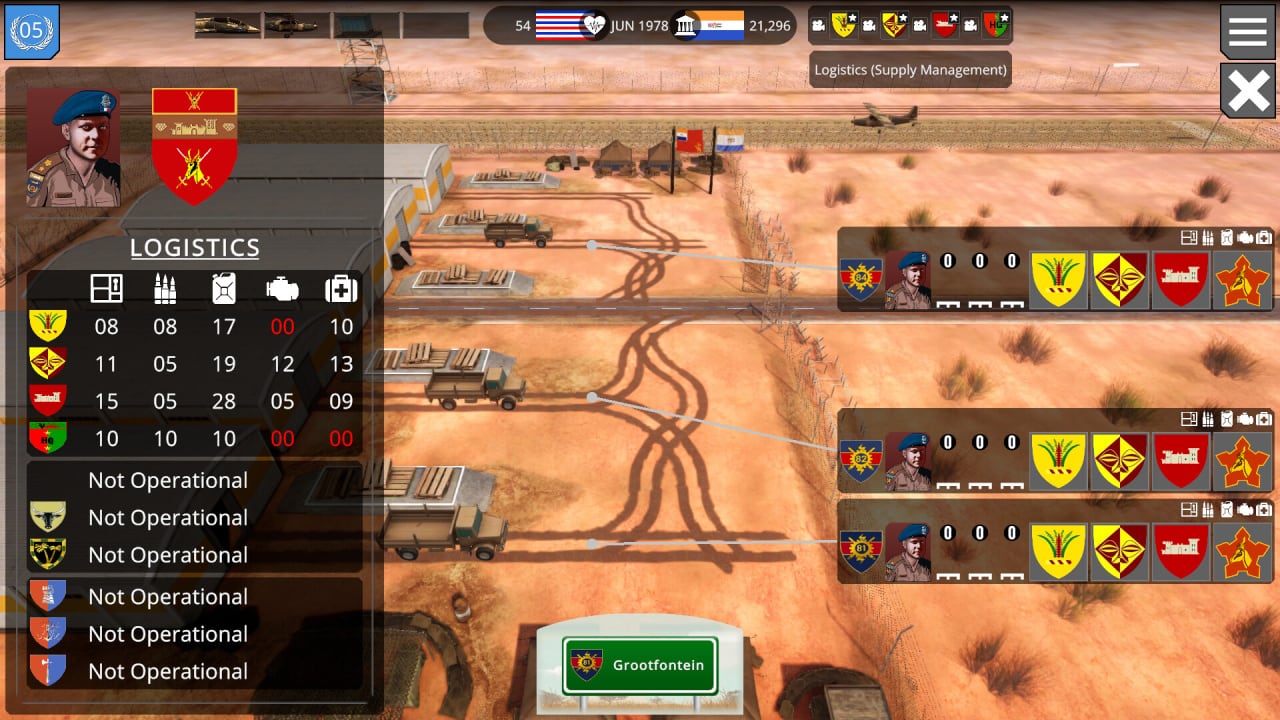Click the large red crossed-swords unit crest
This screenshot has height=720, width=1280.
[194, 147]
